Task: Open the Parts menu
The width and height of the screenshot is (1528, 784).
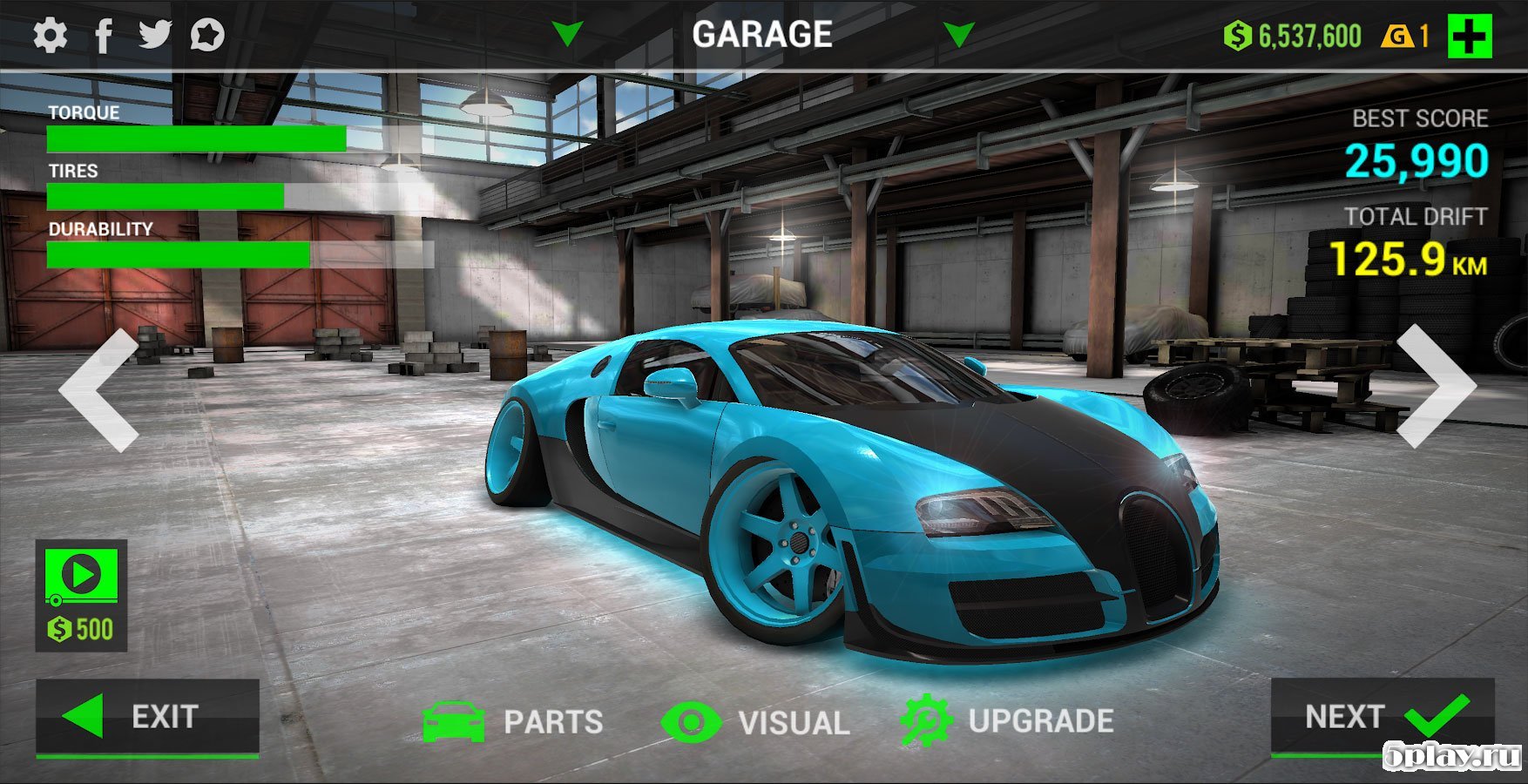Action: point(513,721)
